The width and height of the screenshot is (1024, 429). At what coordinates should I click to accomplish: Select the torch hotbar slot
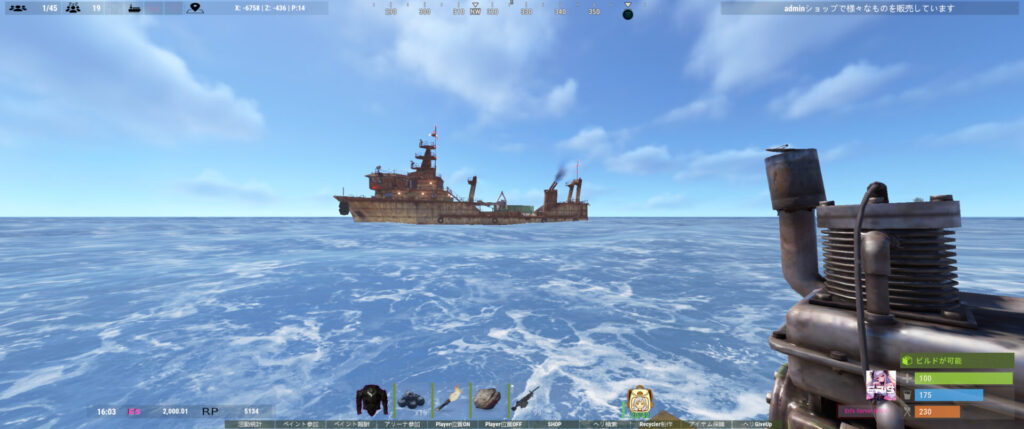(448, 400)
